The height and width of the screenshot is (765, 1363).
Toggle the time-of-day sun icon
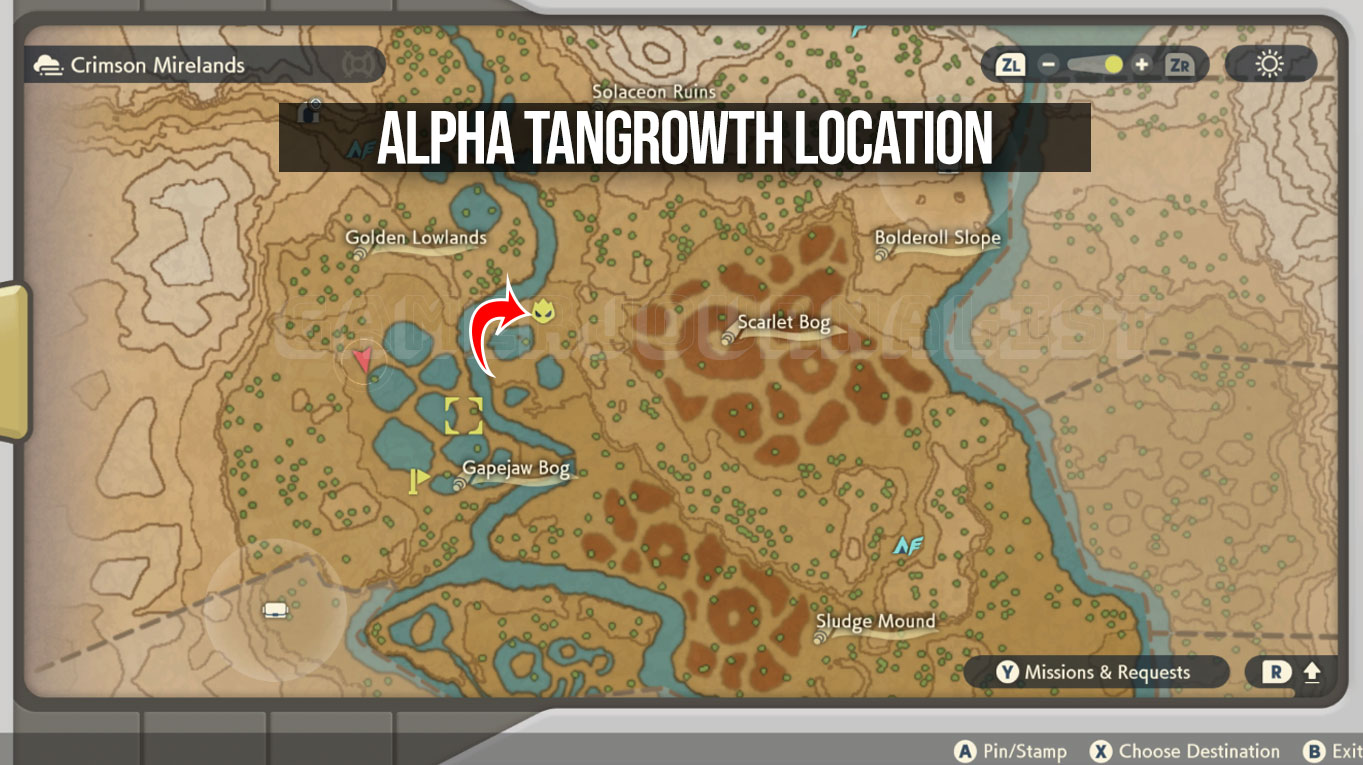1268,62
